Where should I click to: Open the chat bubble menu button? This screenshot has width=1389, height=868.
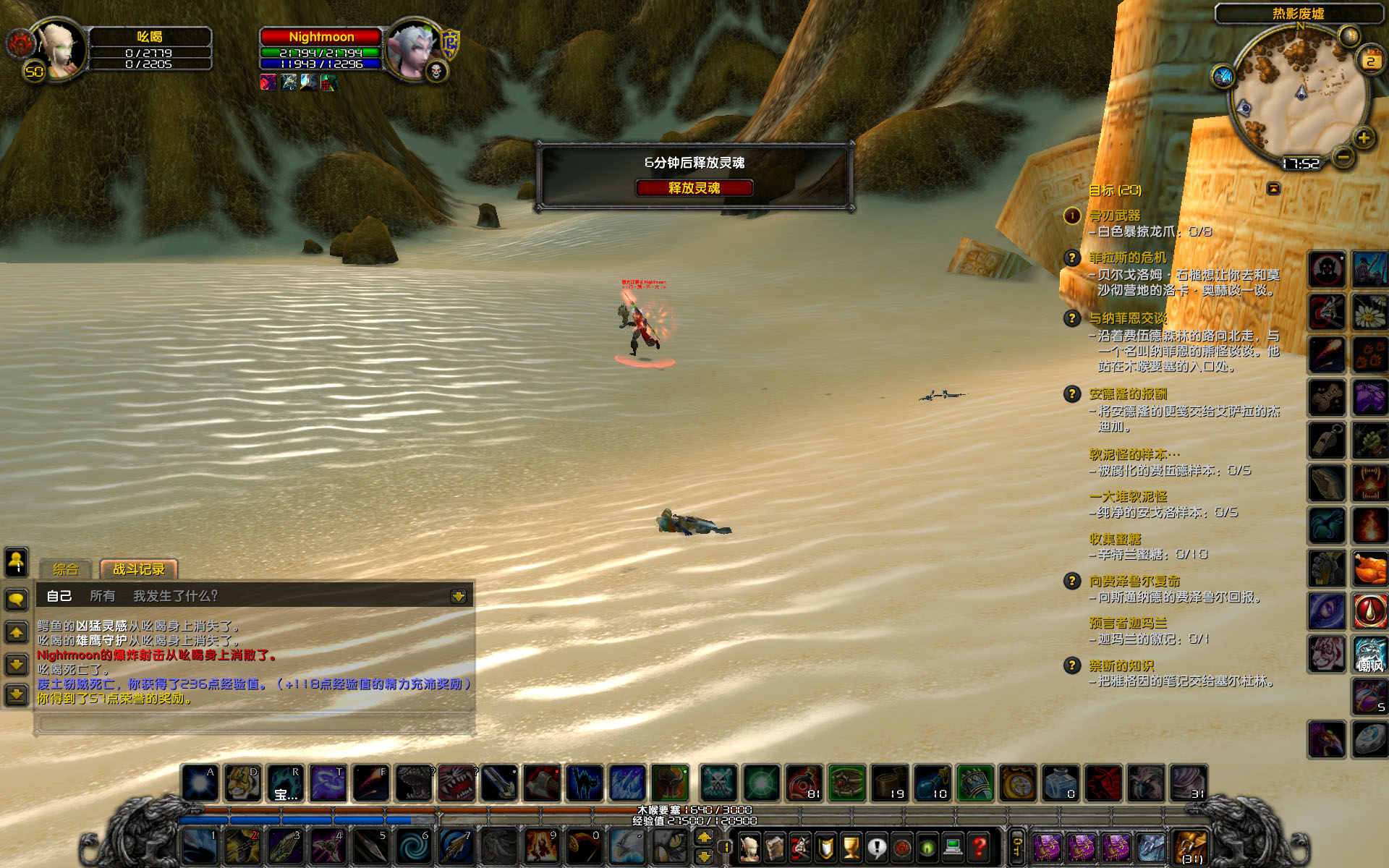(x=17, y=599)
